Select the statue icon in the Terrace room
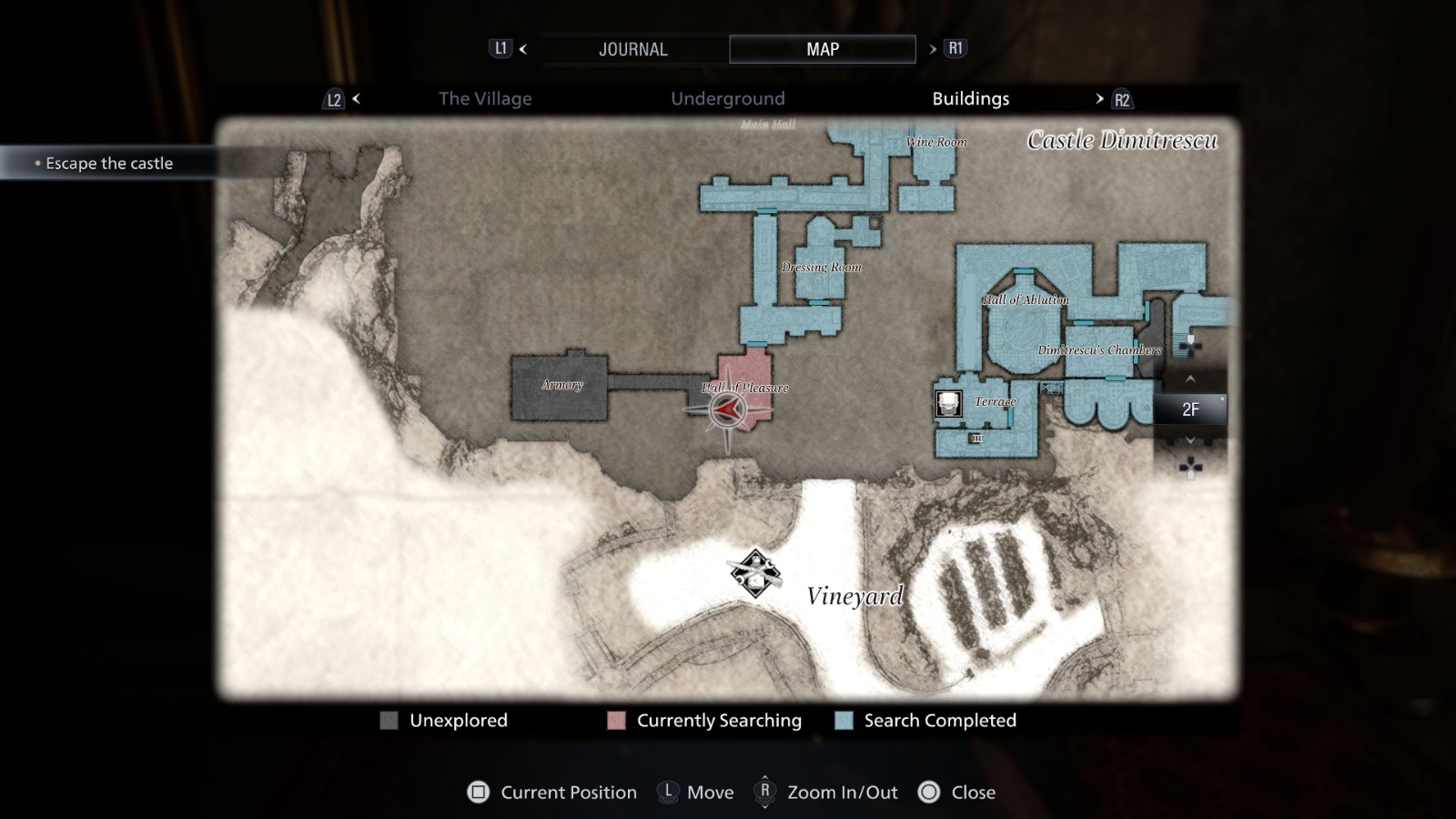The height and width of the screenshot is (819, 1456). (x=946, y=401)
